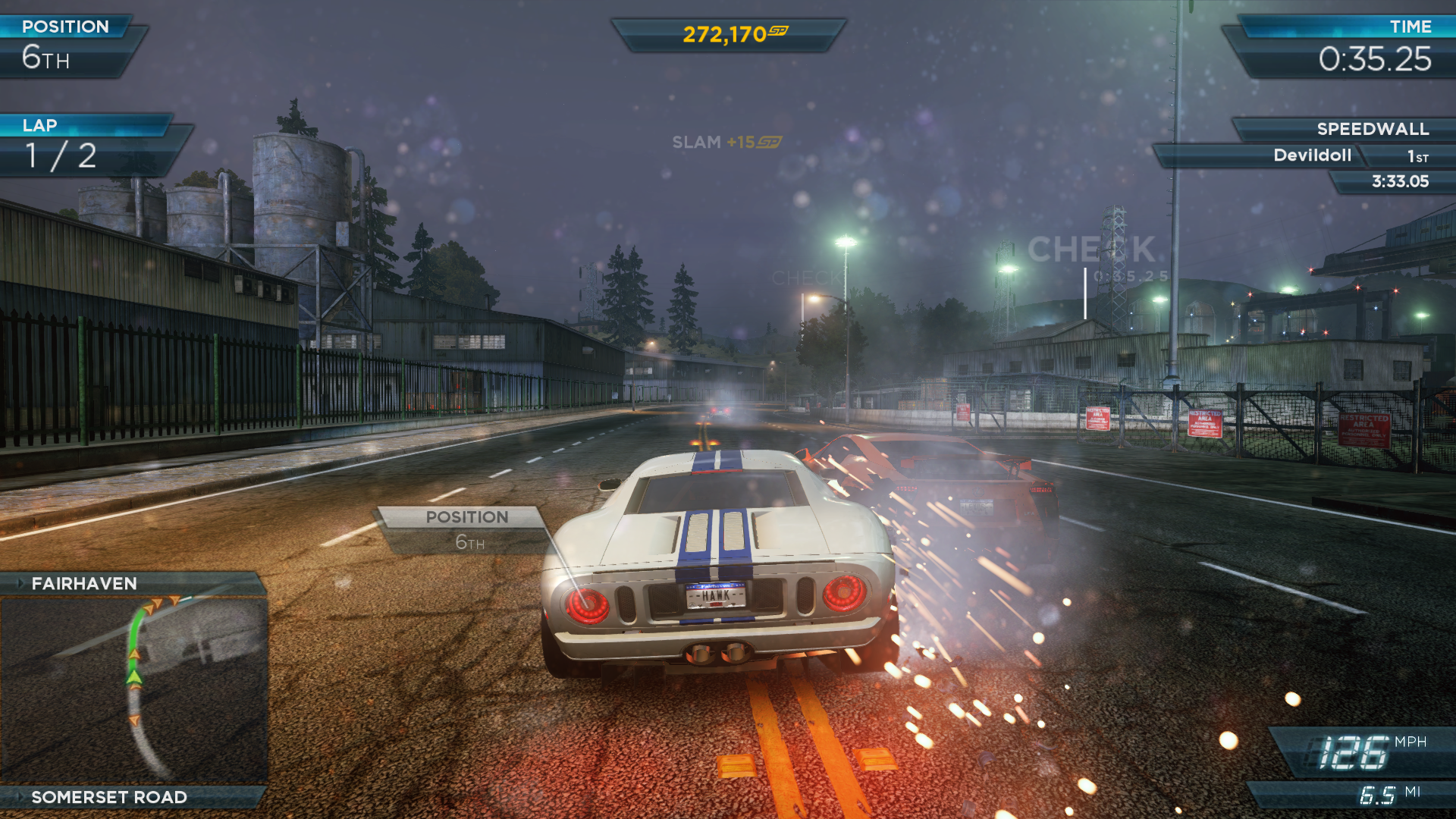This screenshot has width=1456, height=819.
Task: Select the Somerset Road label
Action: pyautogui.click(x=109, y=797)
